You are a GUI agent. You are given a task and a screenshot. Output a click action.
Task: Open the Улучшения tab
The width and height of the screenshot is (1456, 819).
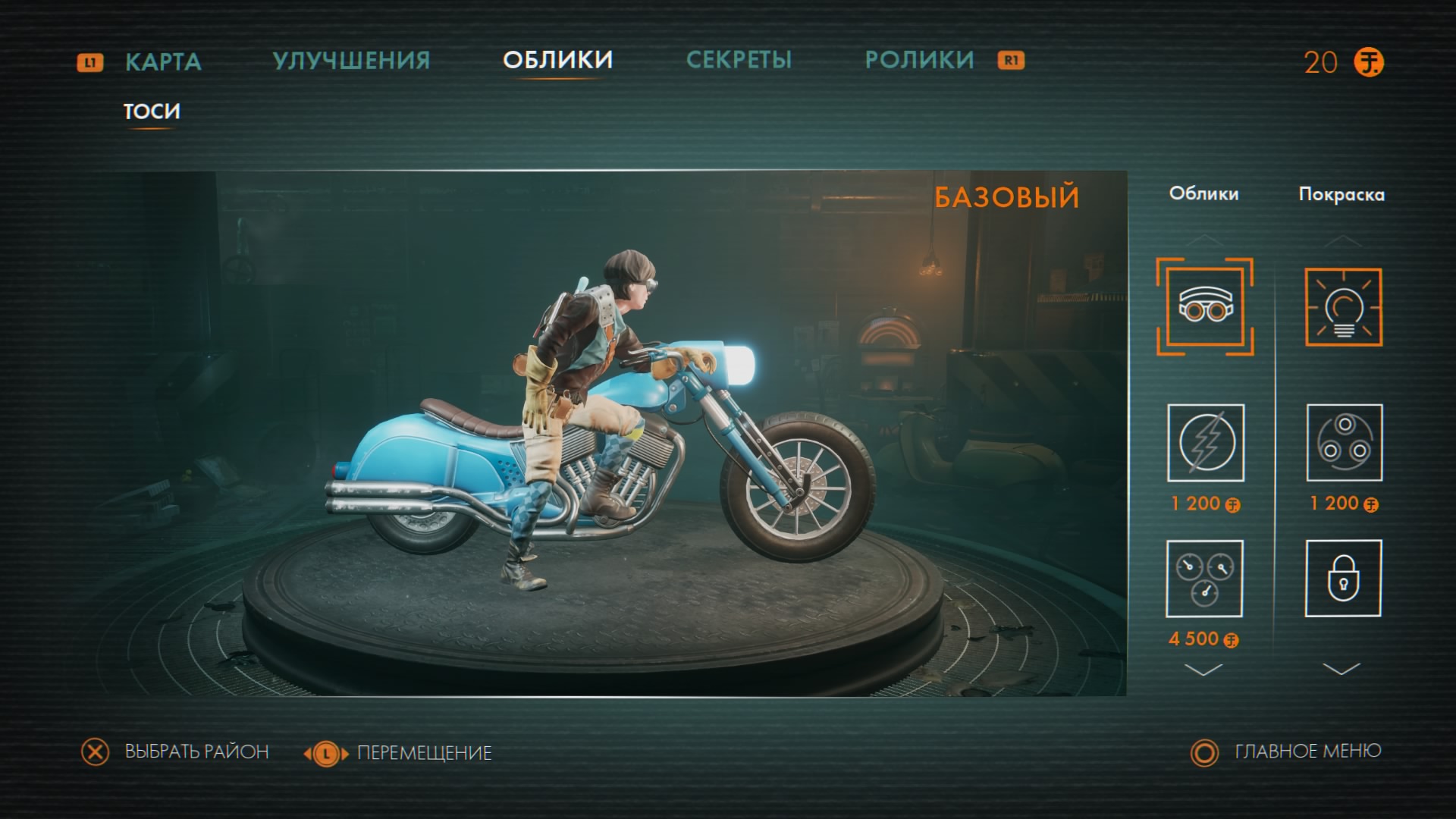pyautogui.click(x=351, y=61)
